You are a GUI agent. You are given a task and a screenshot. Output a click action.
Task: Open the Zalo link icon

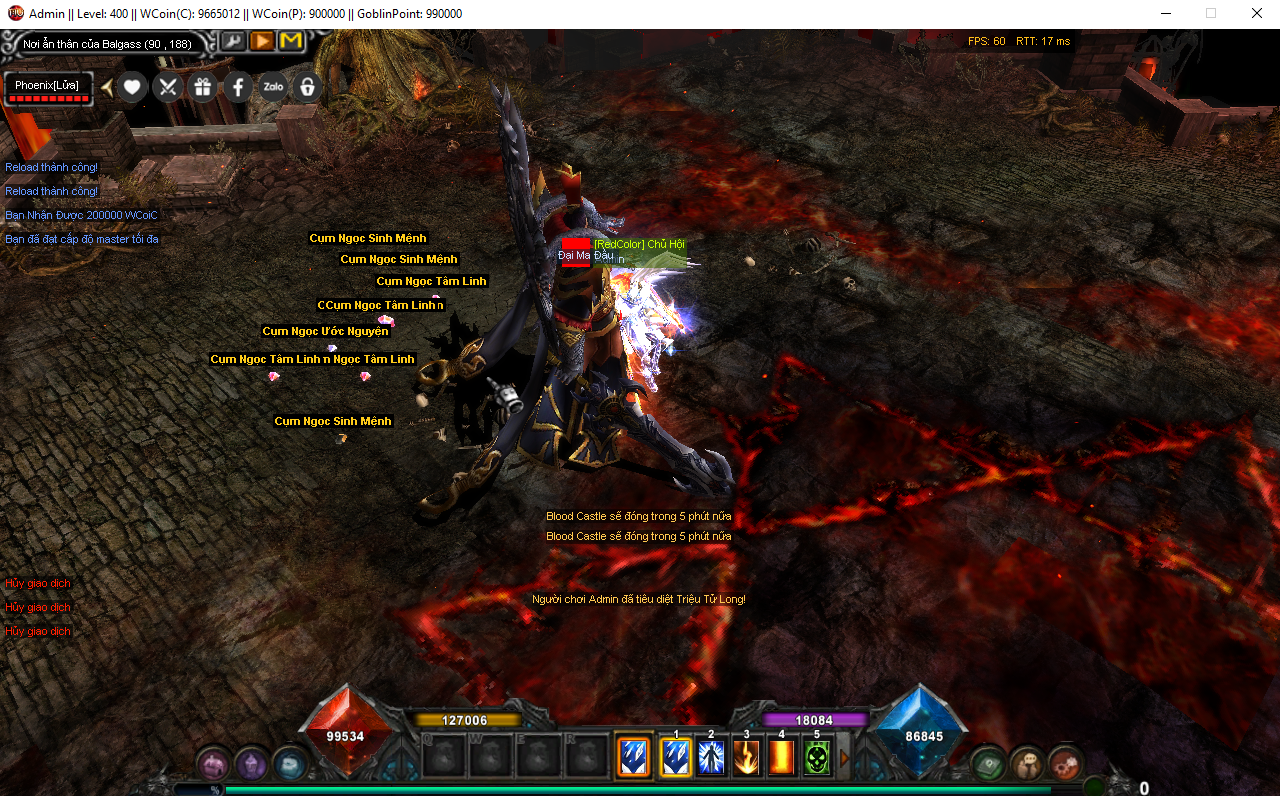pyautogui.click(x=273, y=87)
